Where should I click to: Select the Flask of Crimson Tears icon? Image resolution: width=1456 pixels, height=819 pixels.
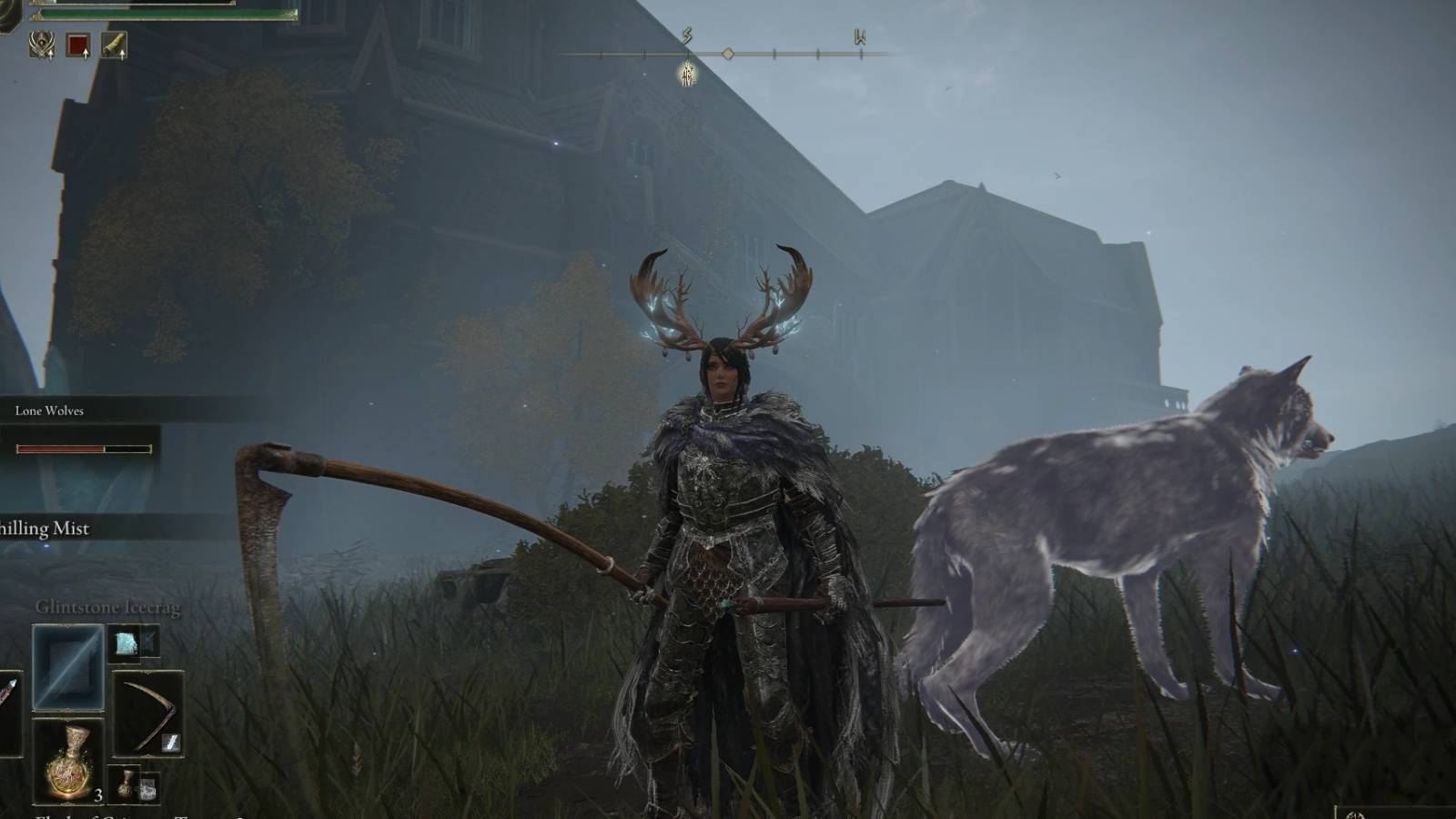pos(68,763)
